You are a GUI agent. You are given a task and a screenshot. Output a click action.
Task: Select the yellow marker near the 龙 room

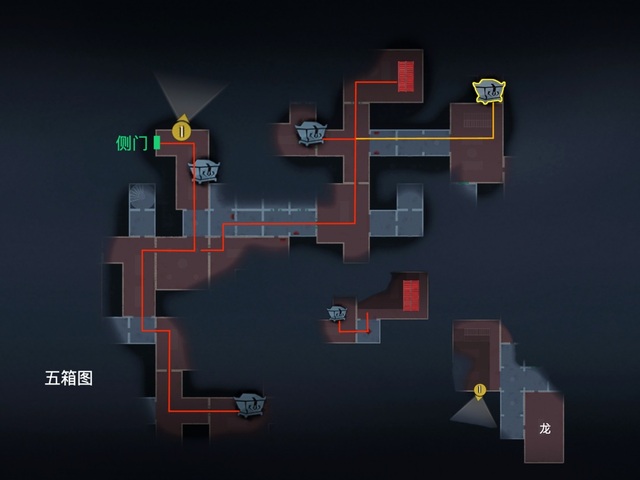(480, 390)
